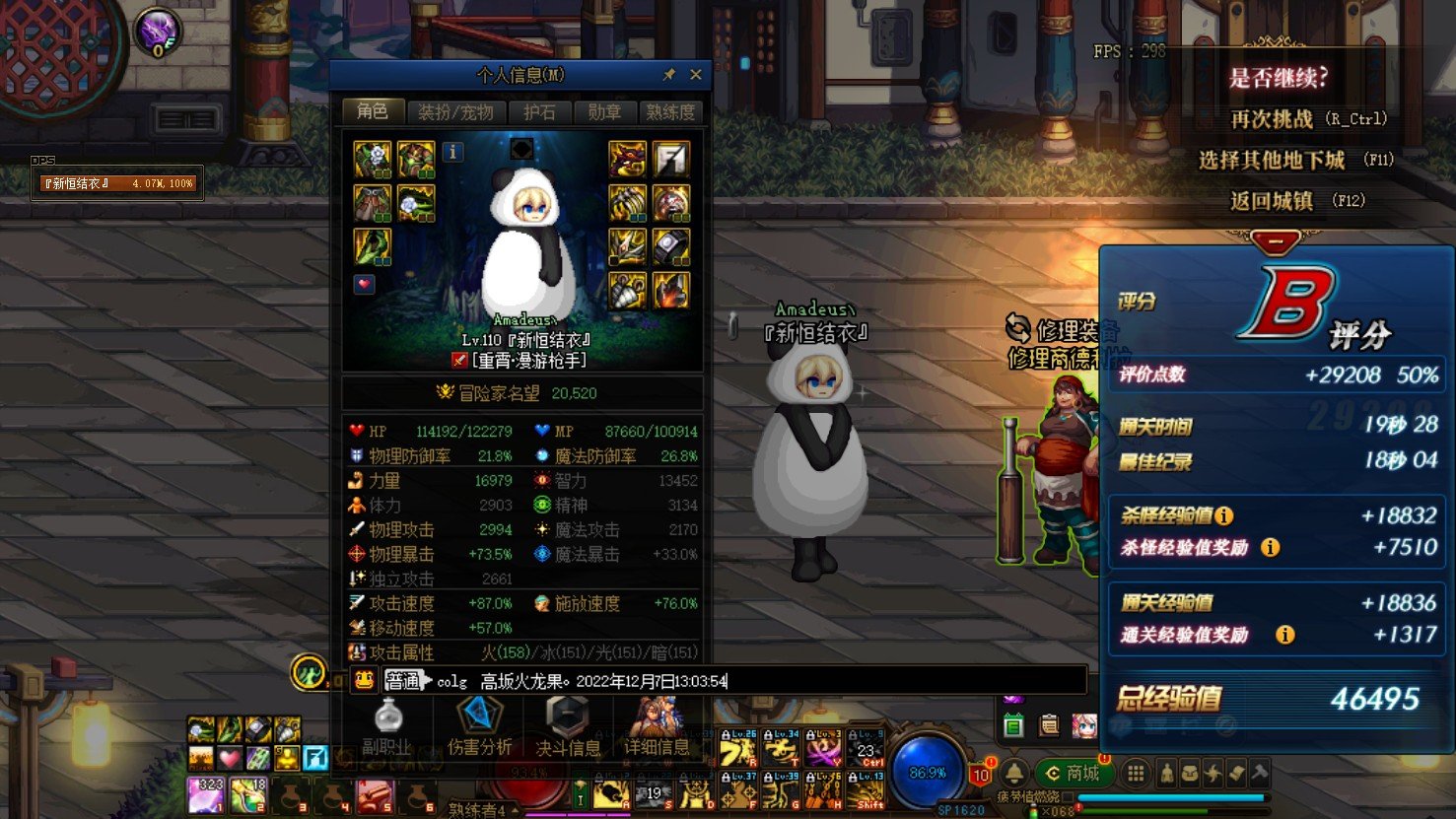Close the 个人信息 character window
The image size is (1456, 819).
[696, 75]
